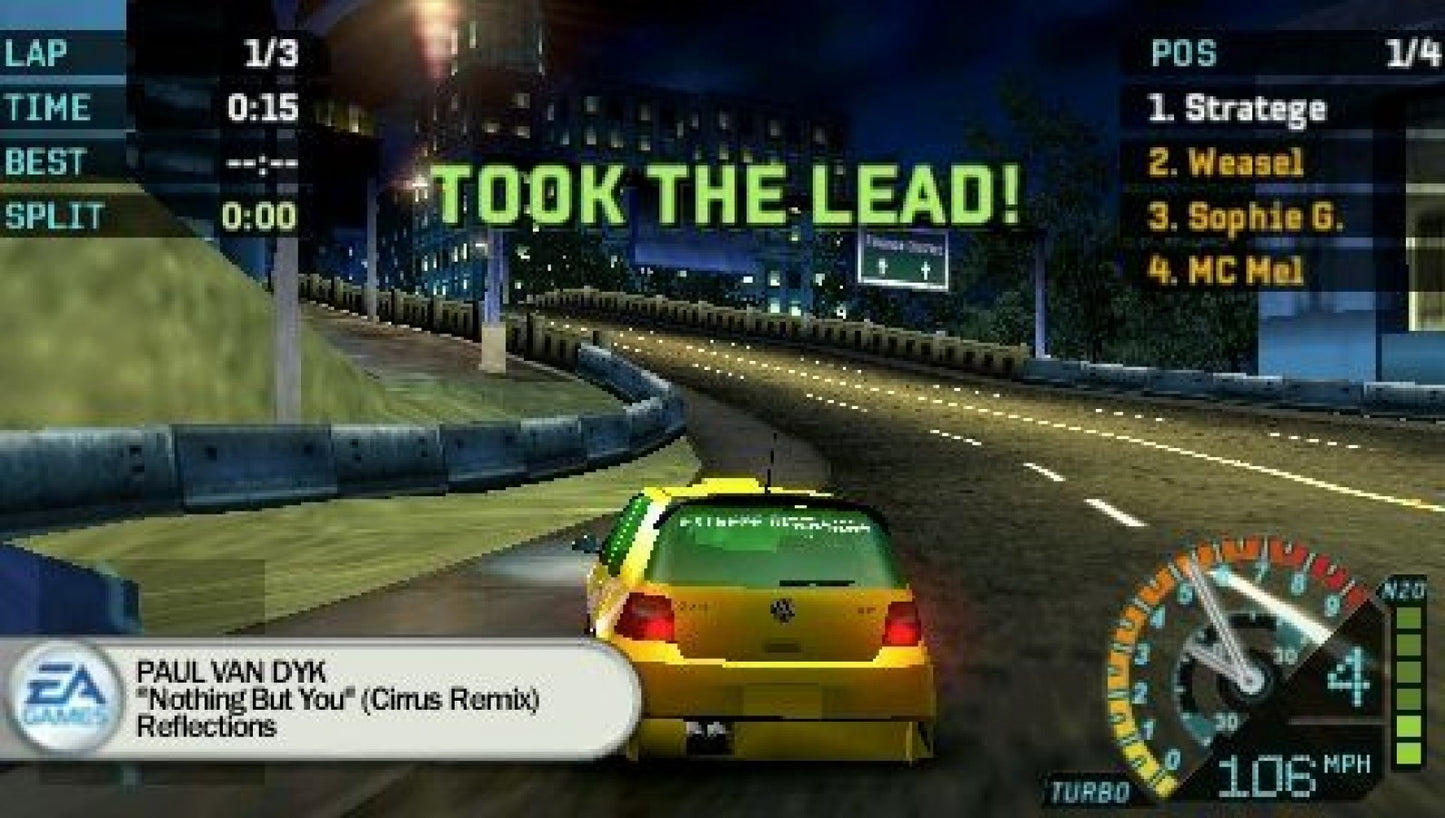Image resolution: width=1445 pixels, height=818 pixels.
Task: Click the EA Games logo icon
Action: (66, 696)
